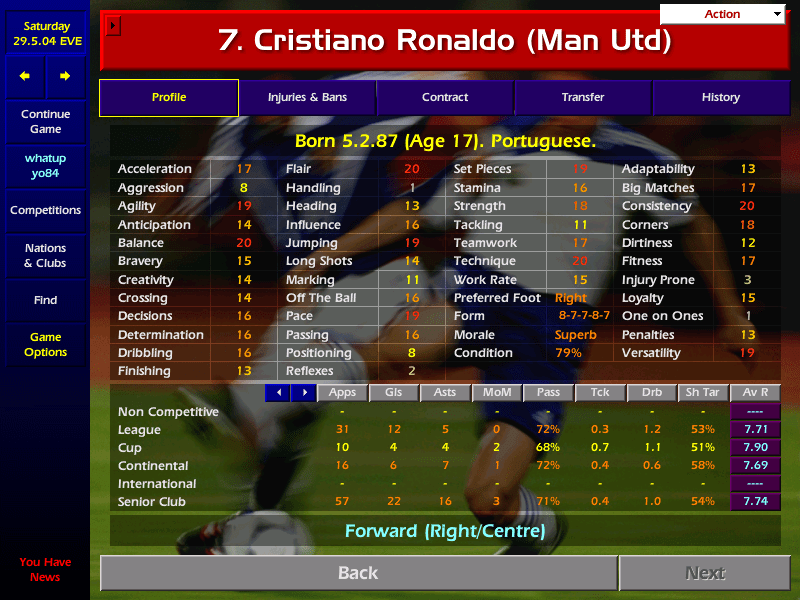The image size is (800, 600).
Task: Open Nations & Clubs
Action: [x=45, y=255]
